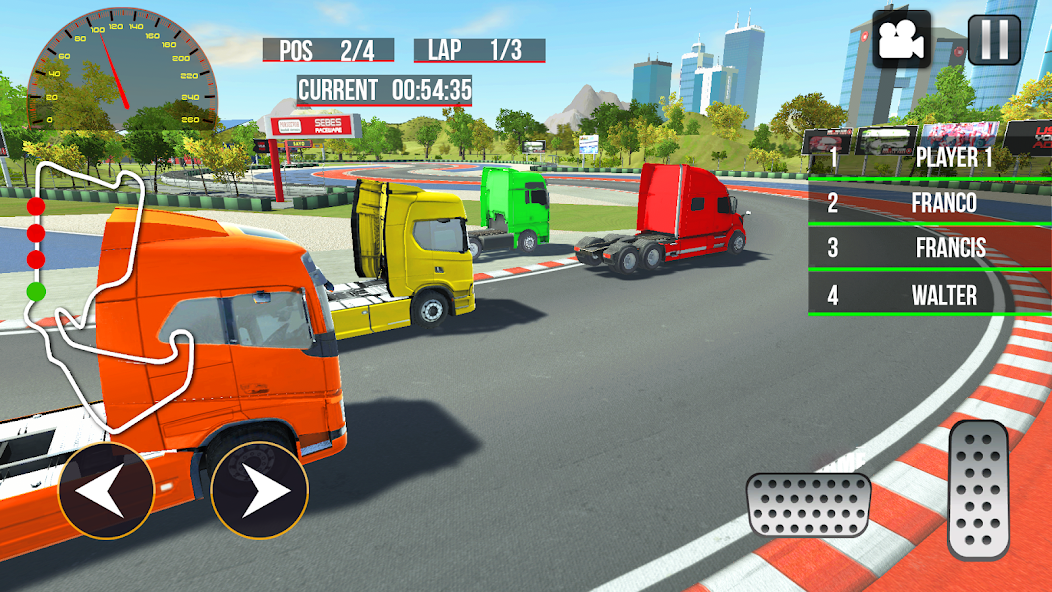Pick WALTER in the race standings
Viewport: 1052px width, 592px height.
(929, 295)
